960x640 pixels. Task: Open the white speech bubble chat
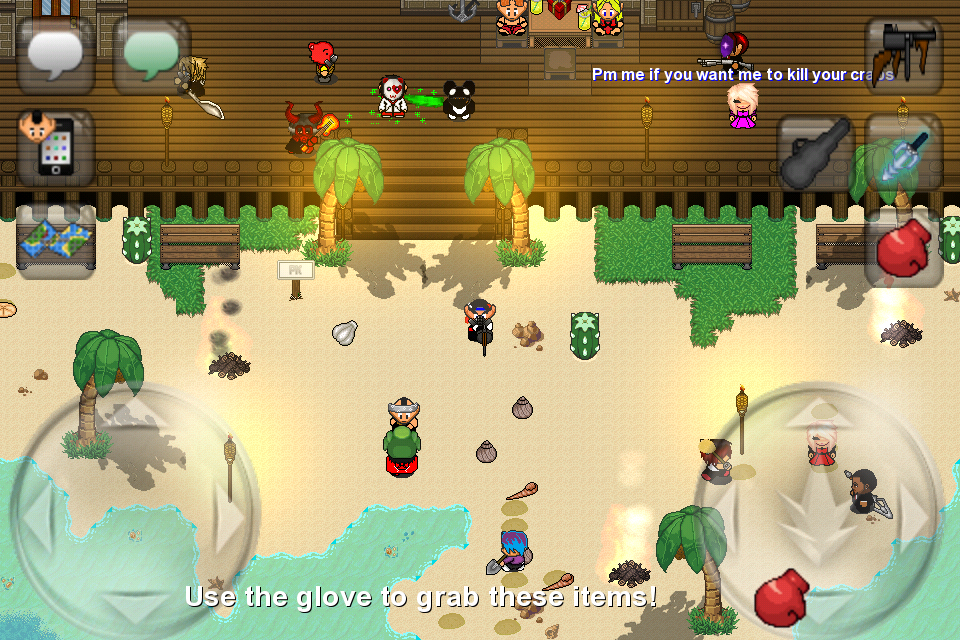pos(56,56)
